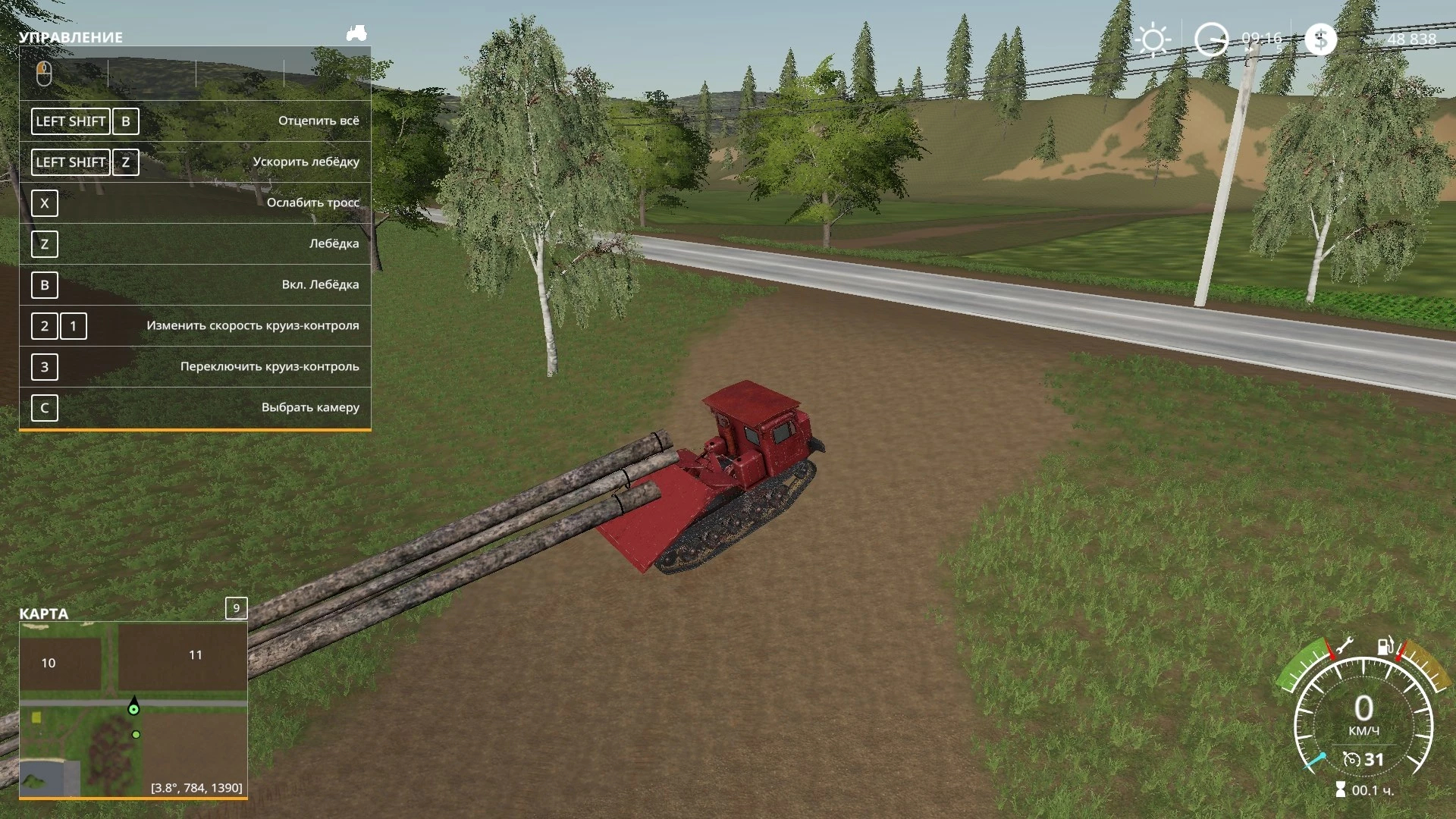The width and height of the screenshot is (1456, 819).
Task: Select the mouse icon in the controls panel
Action: point(44,74)
